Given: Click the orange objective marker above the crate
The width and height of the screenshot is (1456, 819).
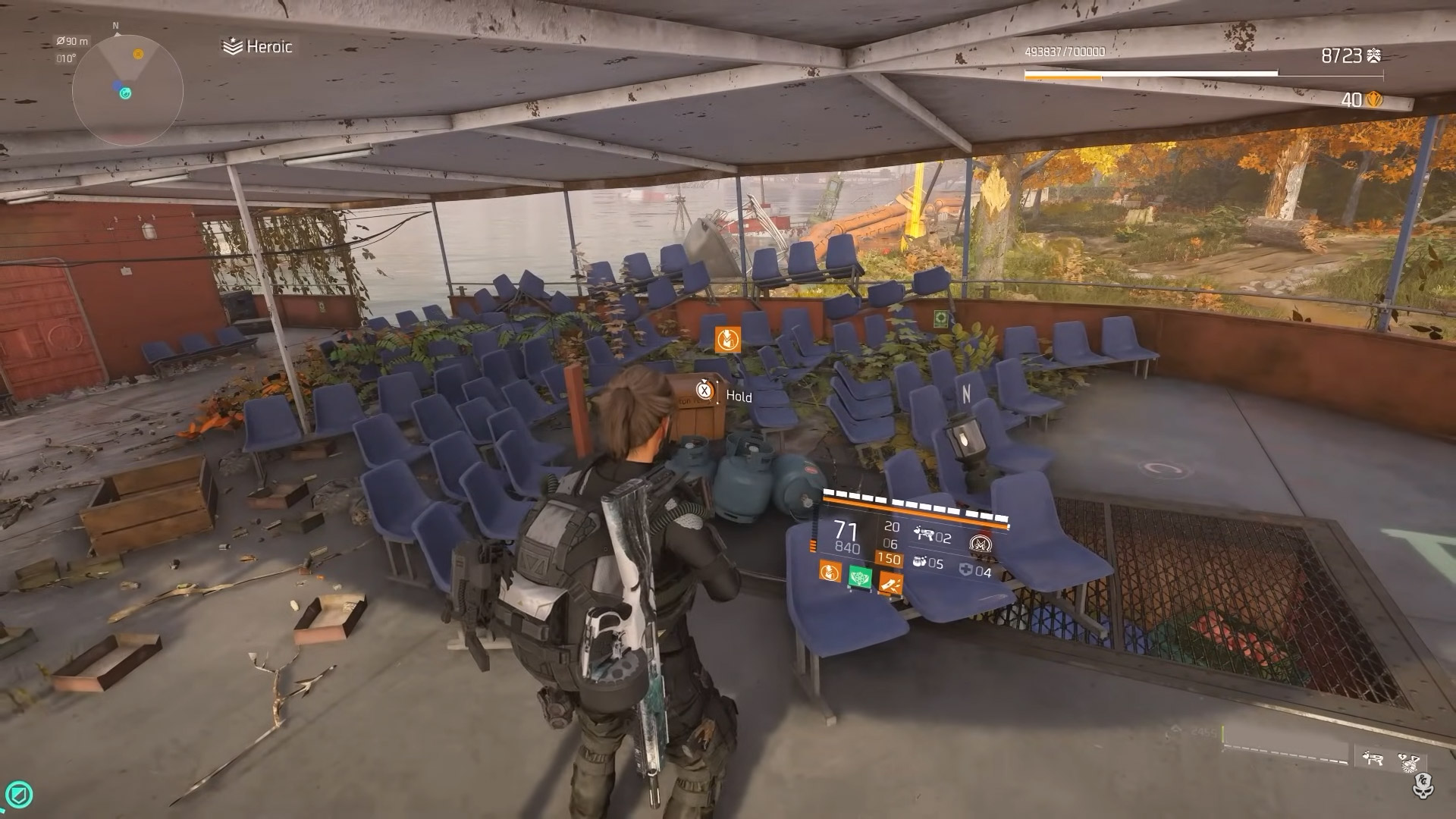Looking at the screenshot, I should pos(727,339).
